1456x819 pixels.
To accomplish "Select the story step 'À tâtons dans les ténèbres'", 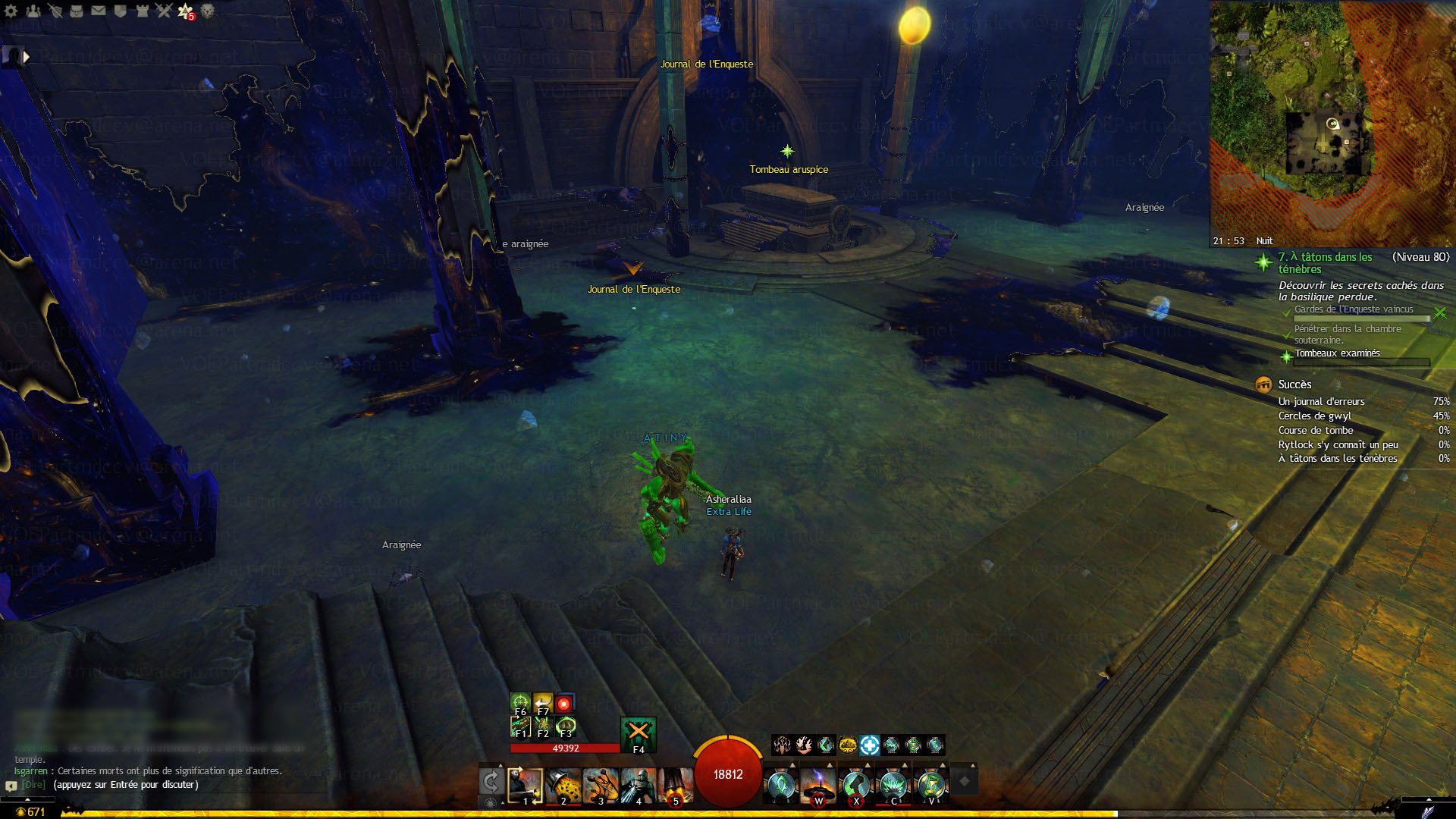I will [x=1325, y=262].
